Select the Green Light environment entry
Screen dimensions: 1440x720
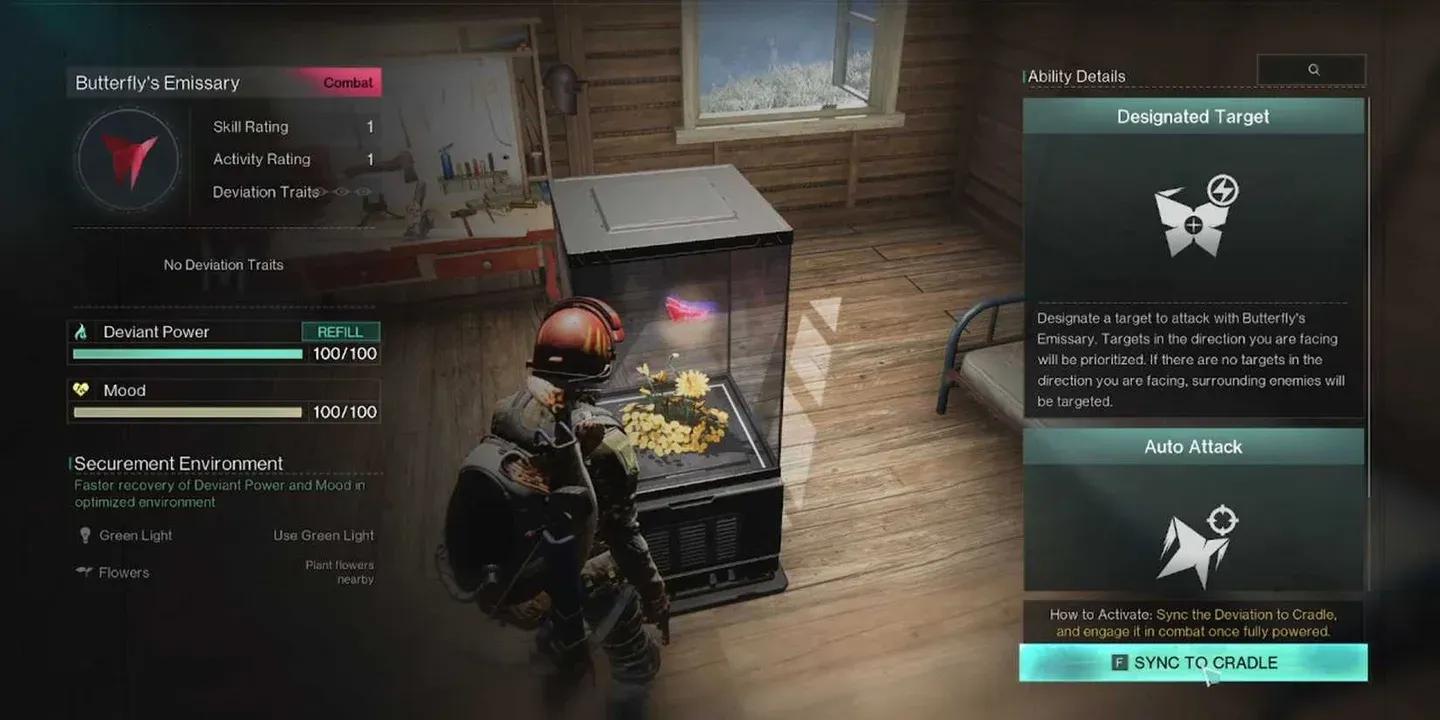point(135,536)
